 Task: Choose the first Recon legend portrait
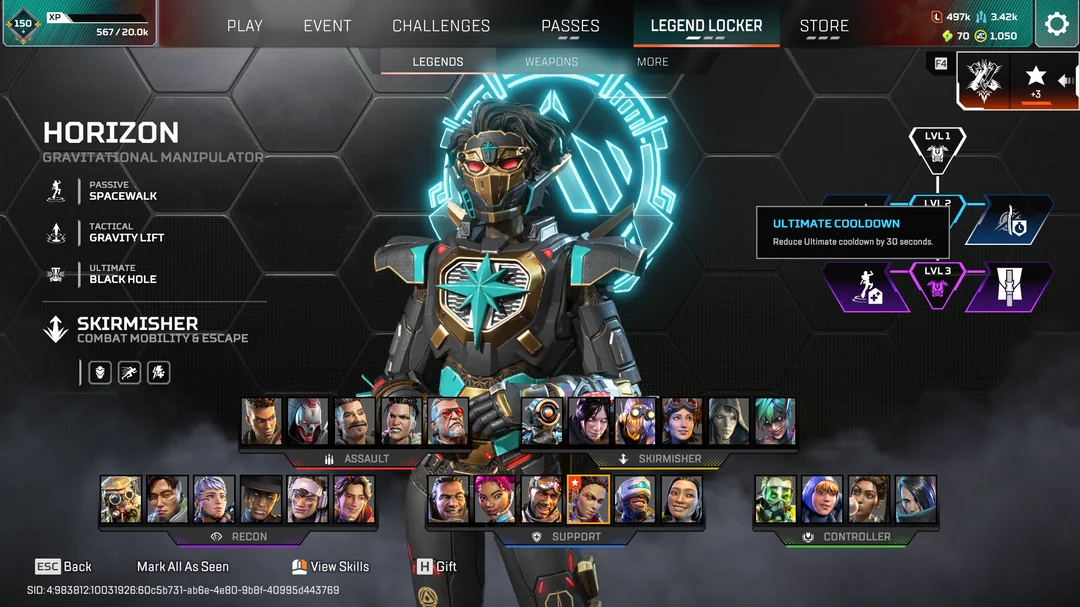[x=121, y=499]
